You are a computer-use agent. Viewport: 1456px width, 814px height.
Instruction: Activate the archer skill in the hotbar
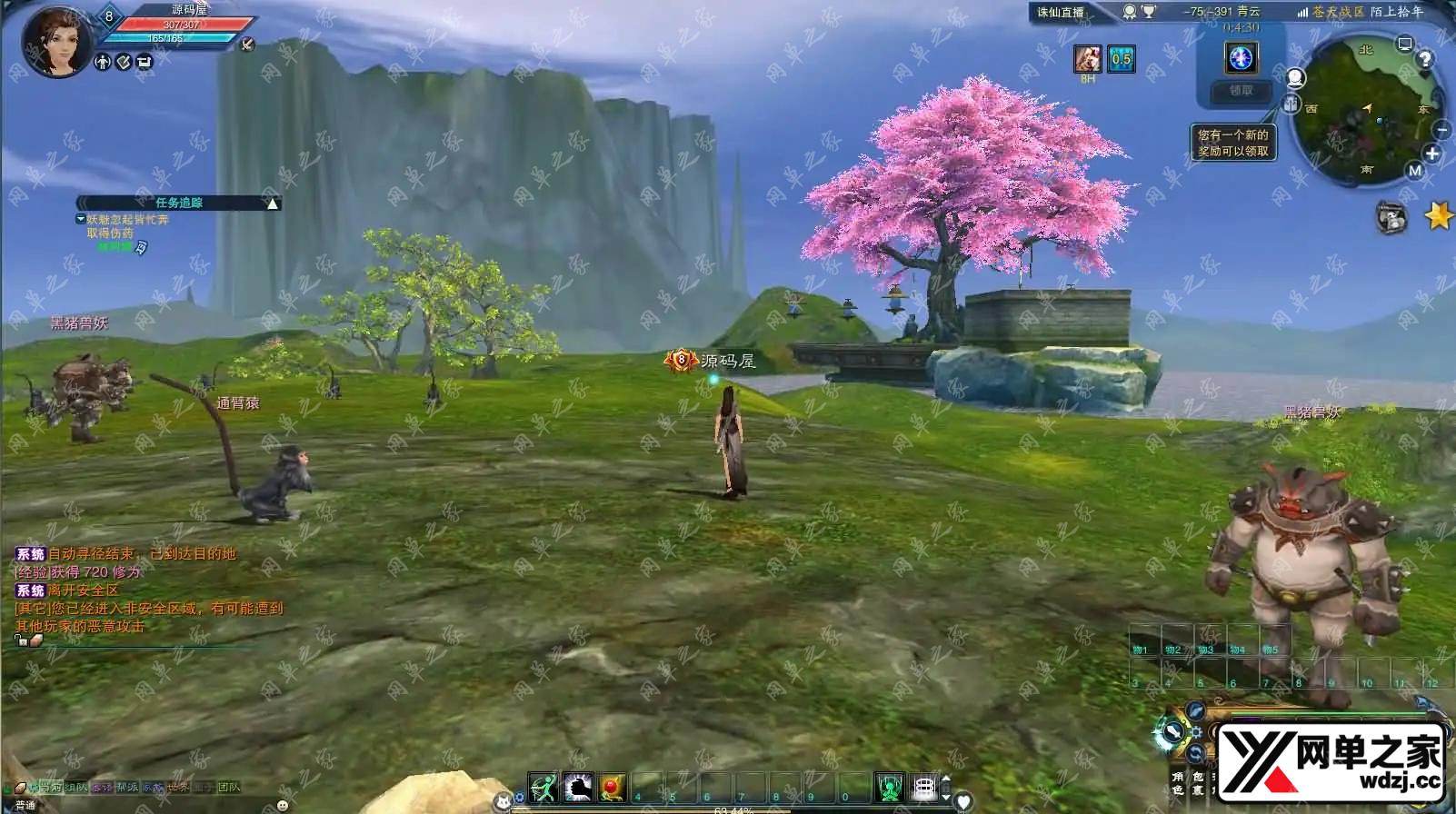[x=544, y=788]
